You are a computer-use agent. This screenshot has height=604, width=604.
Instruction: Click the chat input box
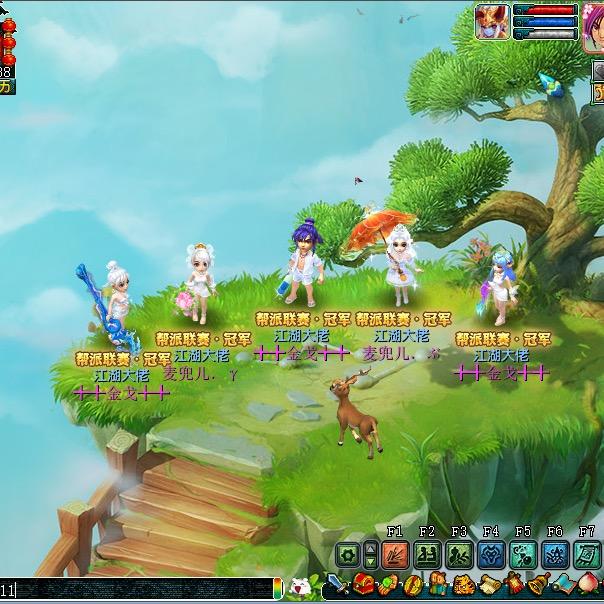click(x=140, y=590)
